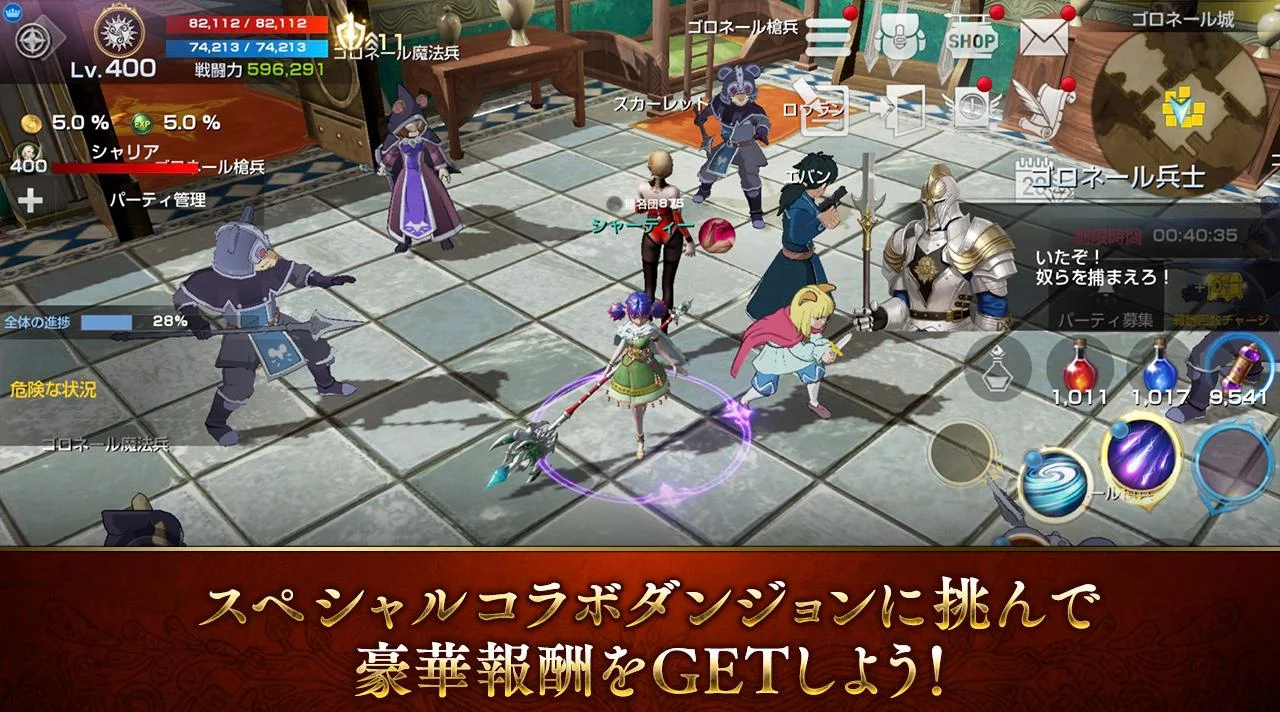Use the red health potion
This screenshot has height=712, width=1280.
click(1079, 368)
